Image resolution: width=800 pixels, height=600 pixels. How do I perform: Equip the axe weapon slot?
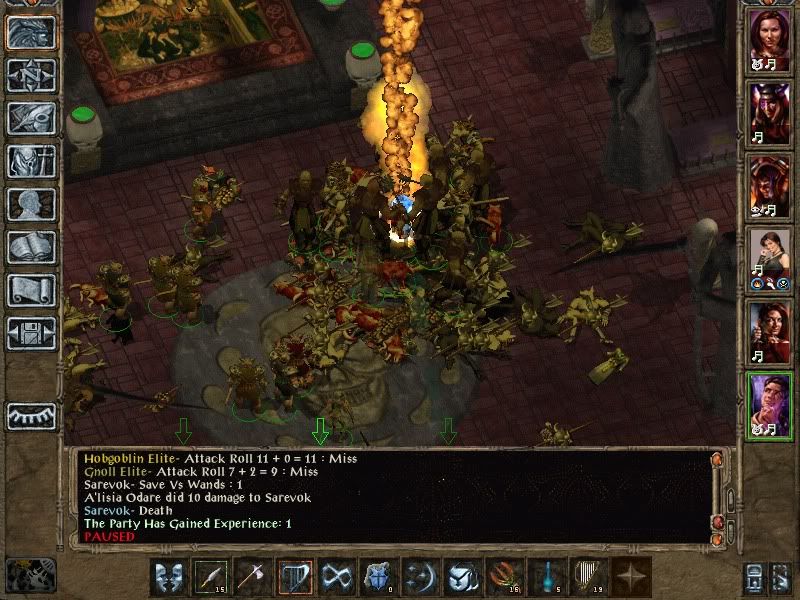click(253, 577)
